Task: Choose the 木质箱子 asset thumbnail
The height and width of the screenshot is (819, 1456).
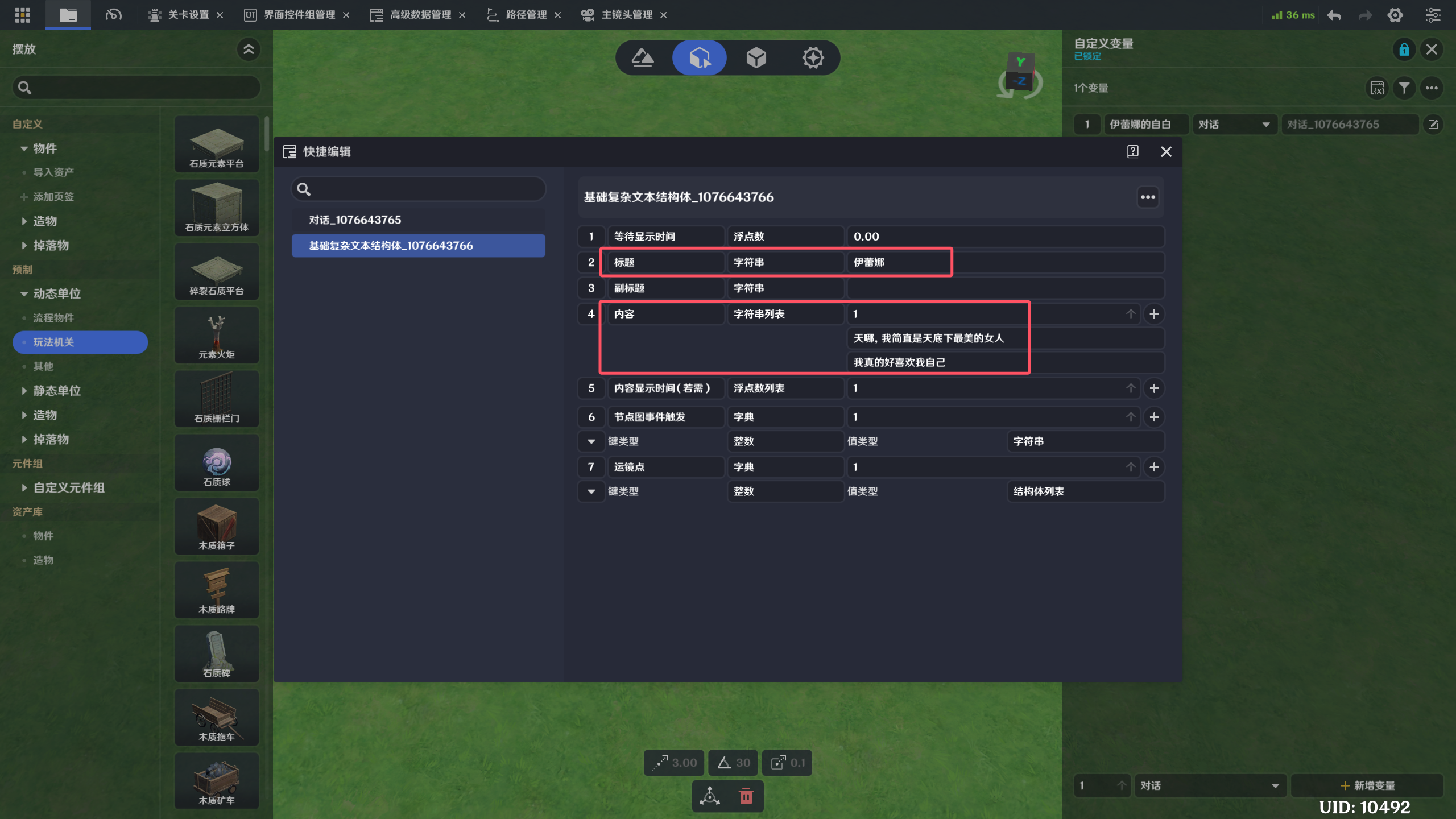Action: pos(217,527)
